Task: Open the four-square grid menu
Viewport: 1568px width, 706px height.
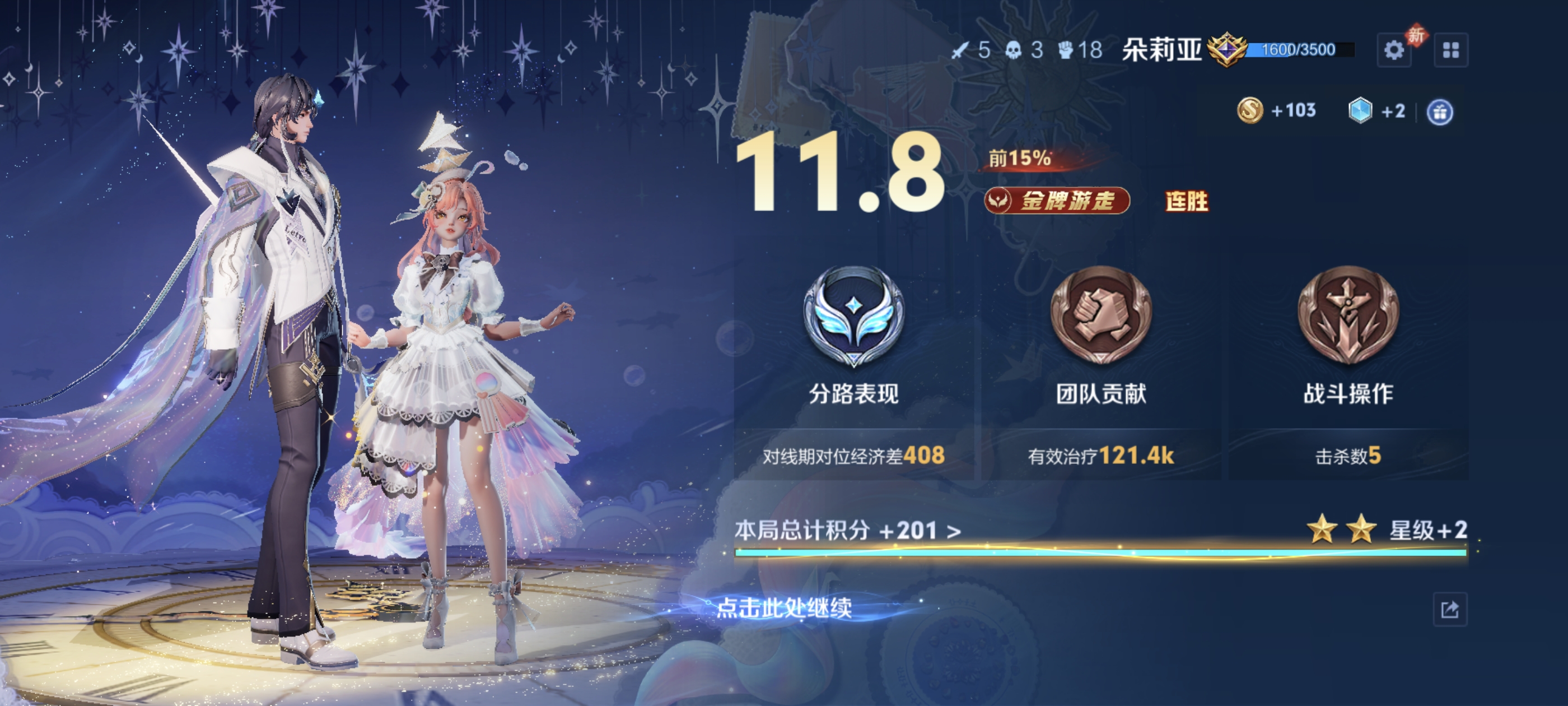Action: pos(1450,50)
